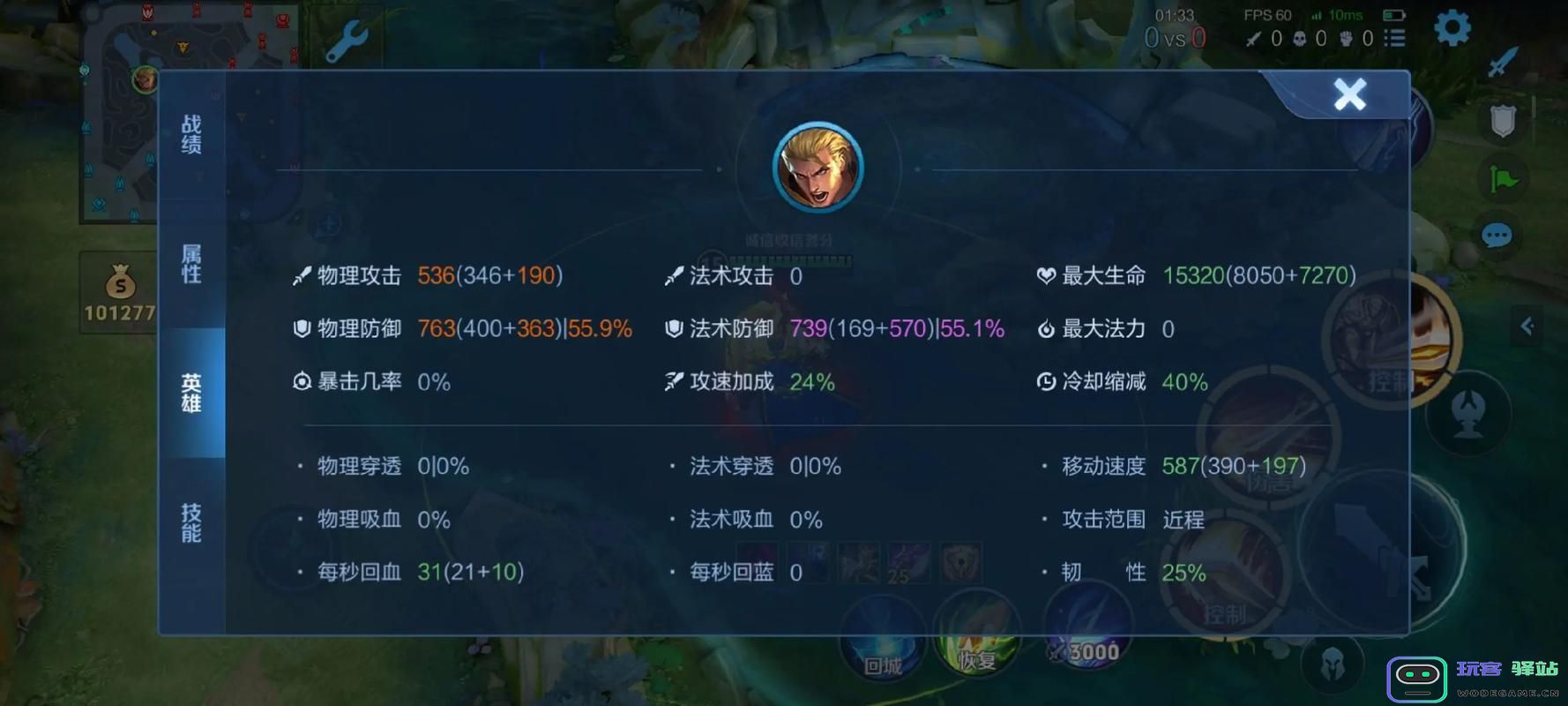Collapse the stats panel with the left-facing chevron

pyautogui.click(x=1528, y=326)
